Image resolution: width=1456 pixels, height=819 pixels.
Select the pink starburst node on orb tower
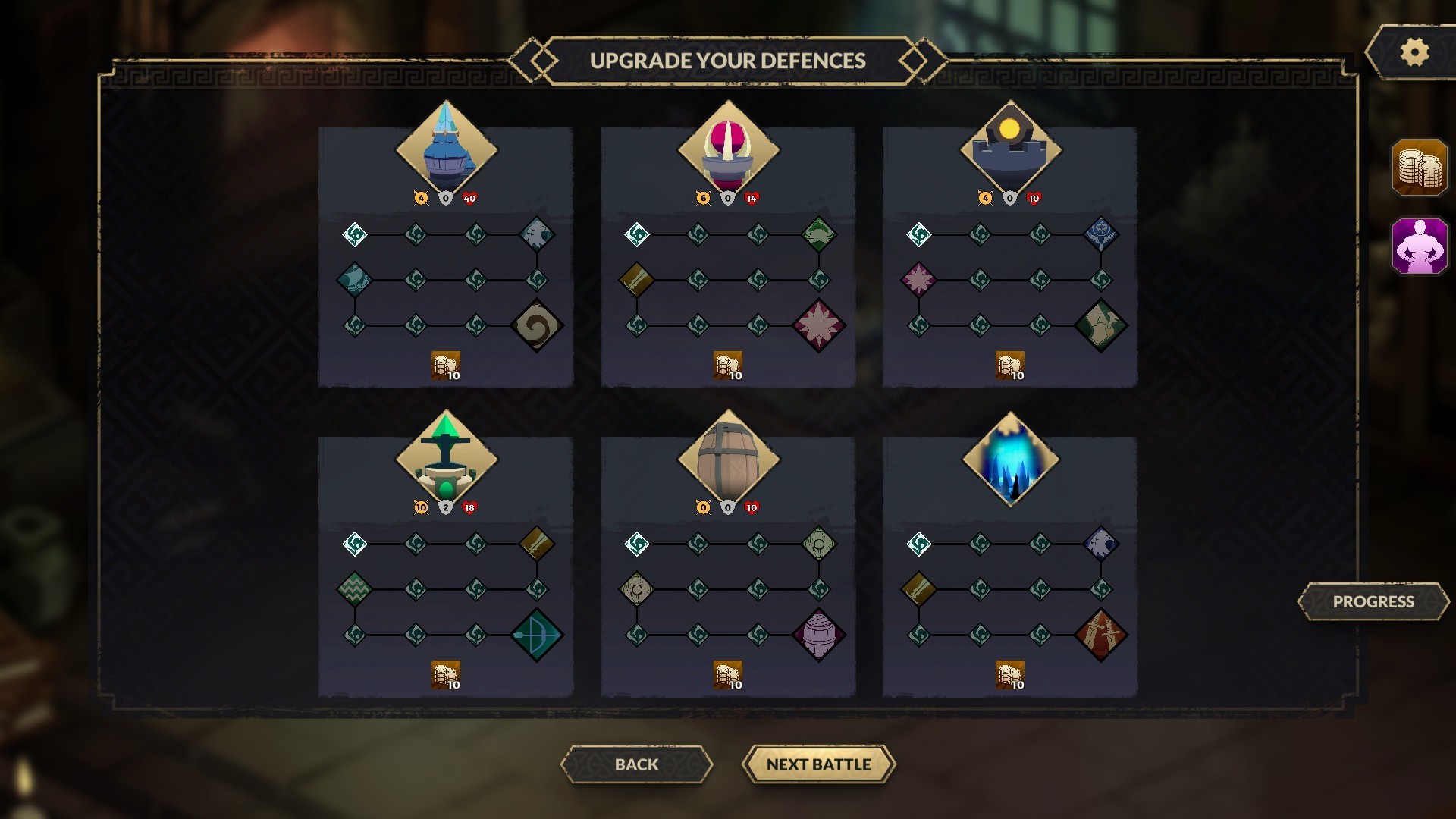pos(821,325)
